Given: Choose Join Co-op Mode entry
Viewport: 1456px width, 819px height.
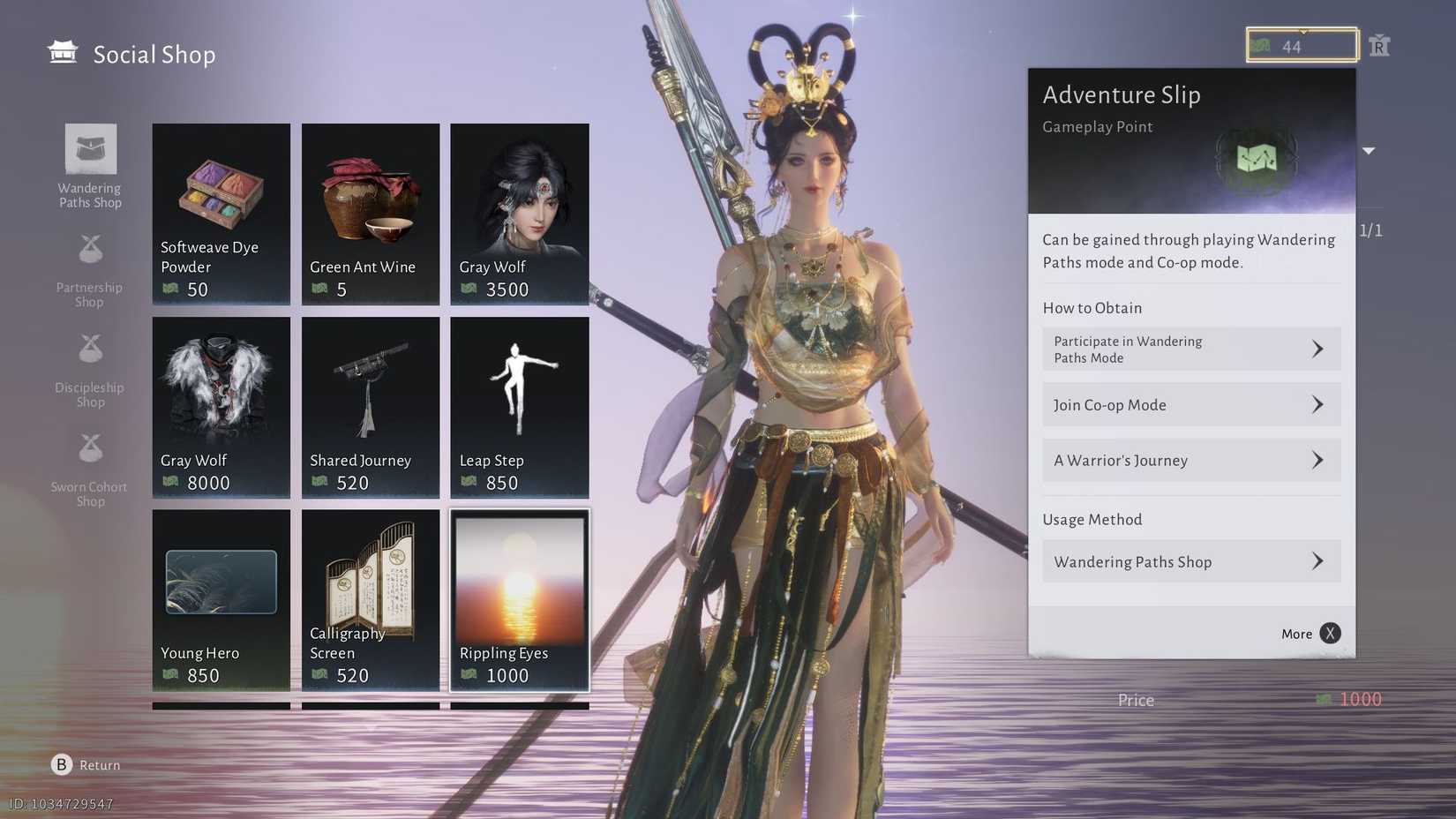Looking at the screenshot, I should pos(1191,405).
